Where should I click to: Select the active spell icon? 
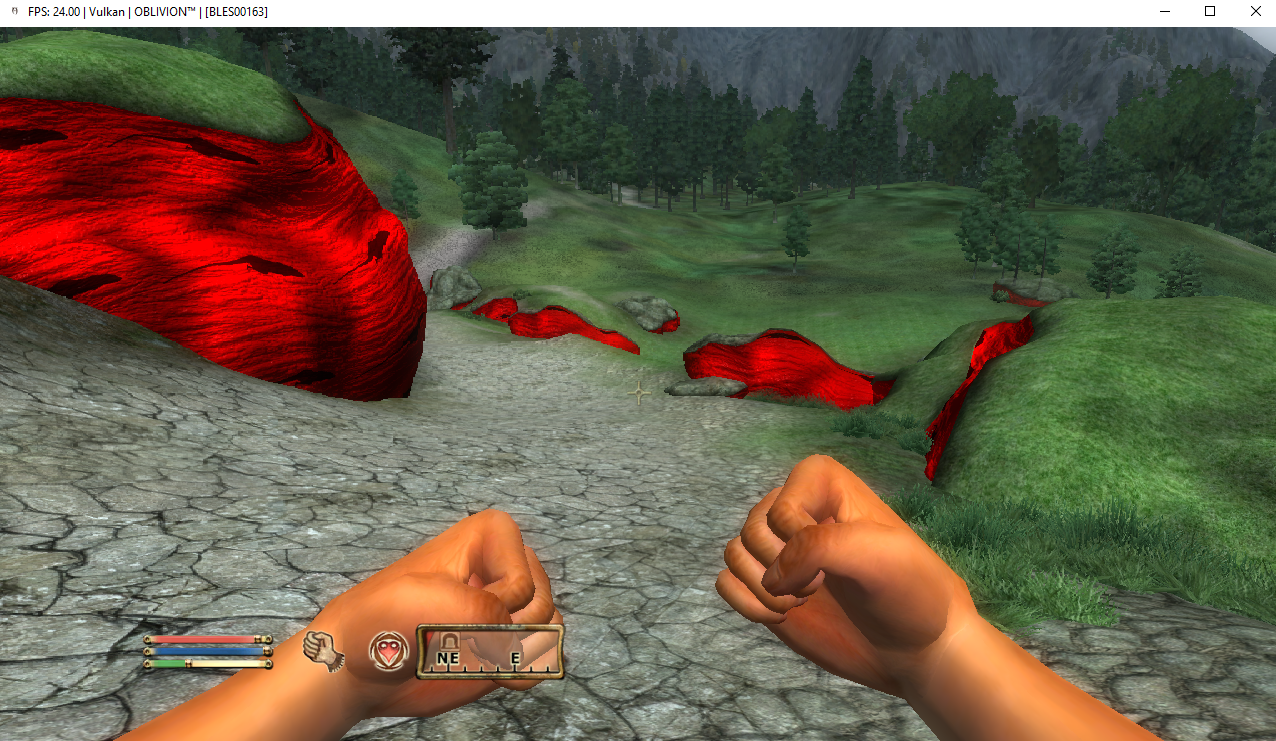click(x=388, y=653)
